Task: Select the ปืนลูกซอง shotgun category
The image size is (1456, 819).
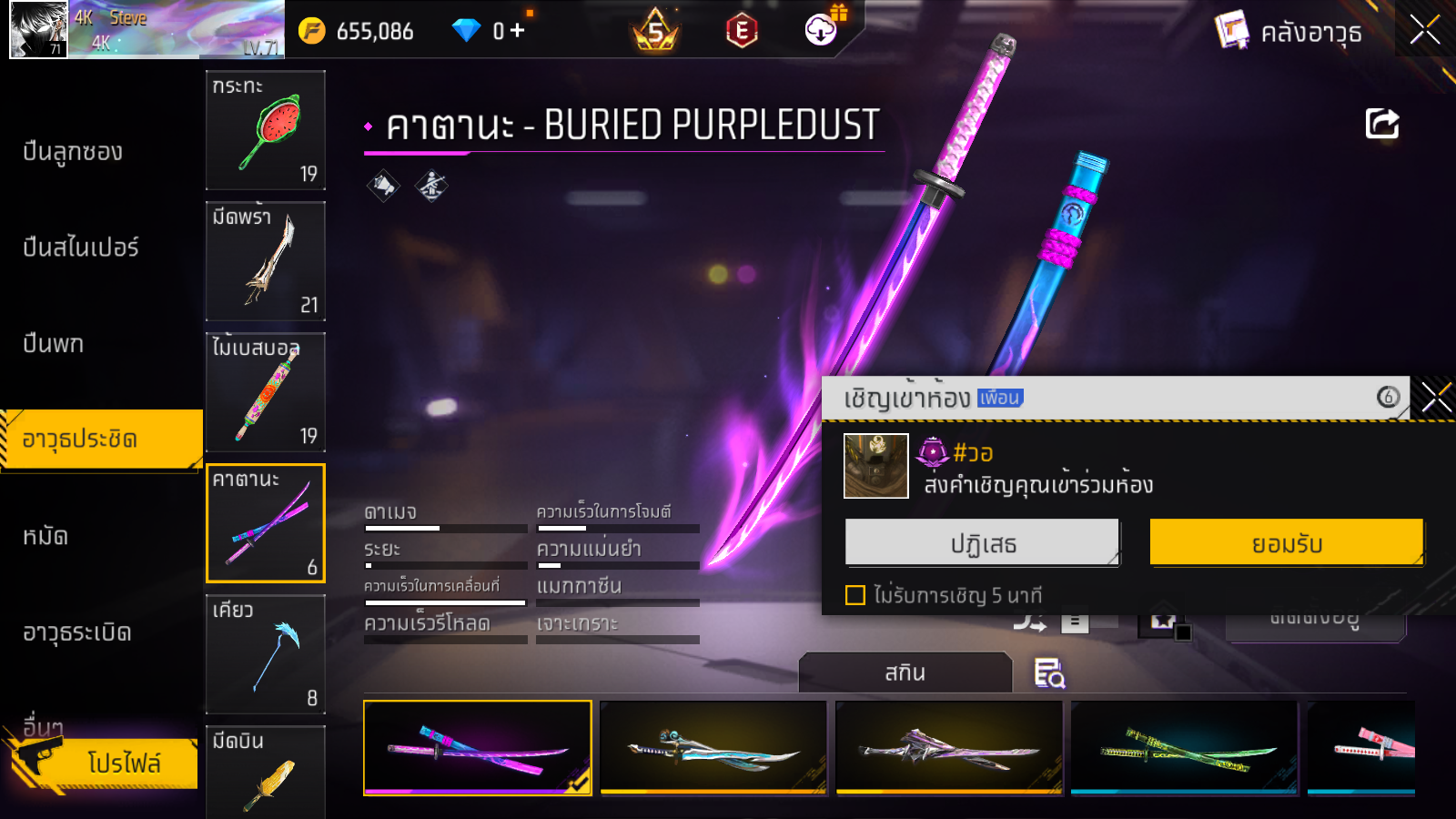Action: [73, 152]
